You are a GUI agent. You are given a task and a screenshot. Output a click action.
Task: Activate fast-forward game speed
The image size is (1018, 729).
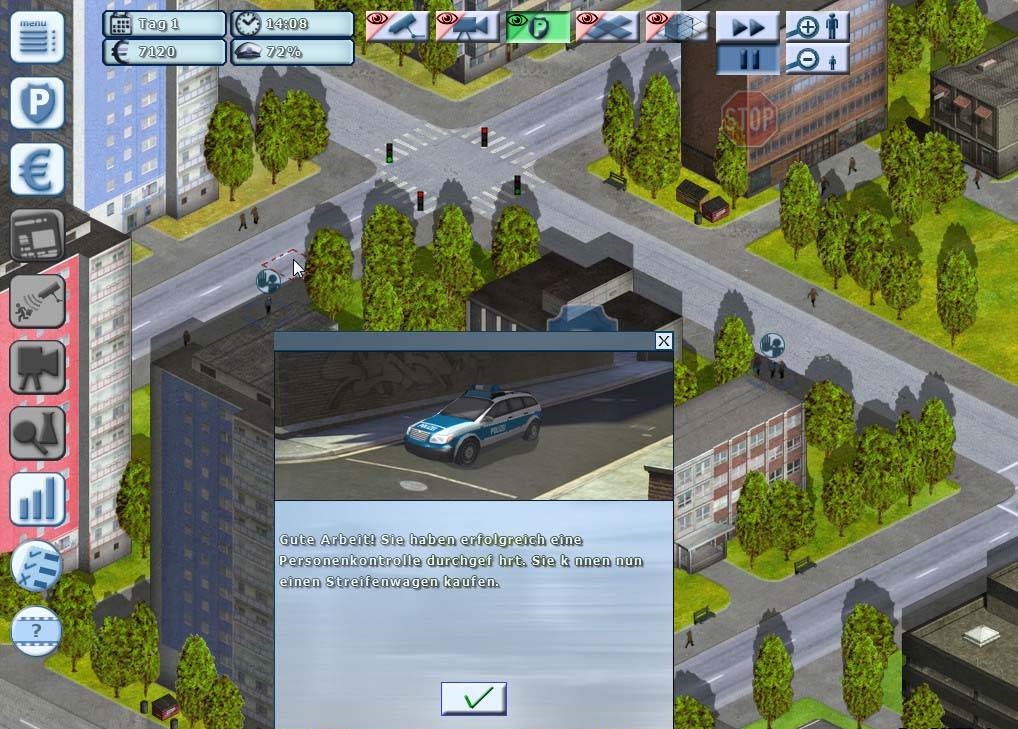[x=747, y=27]
